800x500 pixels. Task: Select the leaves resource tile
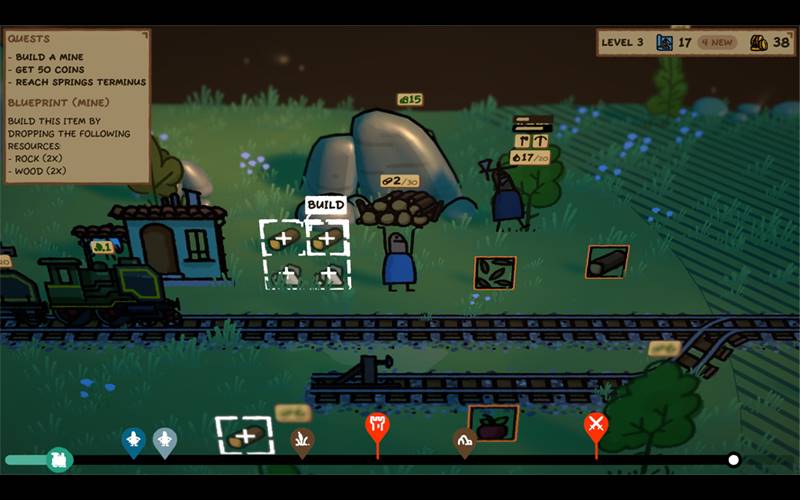coord(494,273)
